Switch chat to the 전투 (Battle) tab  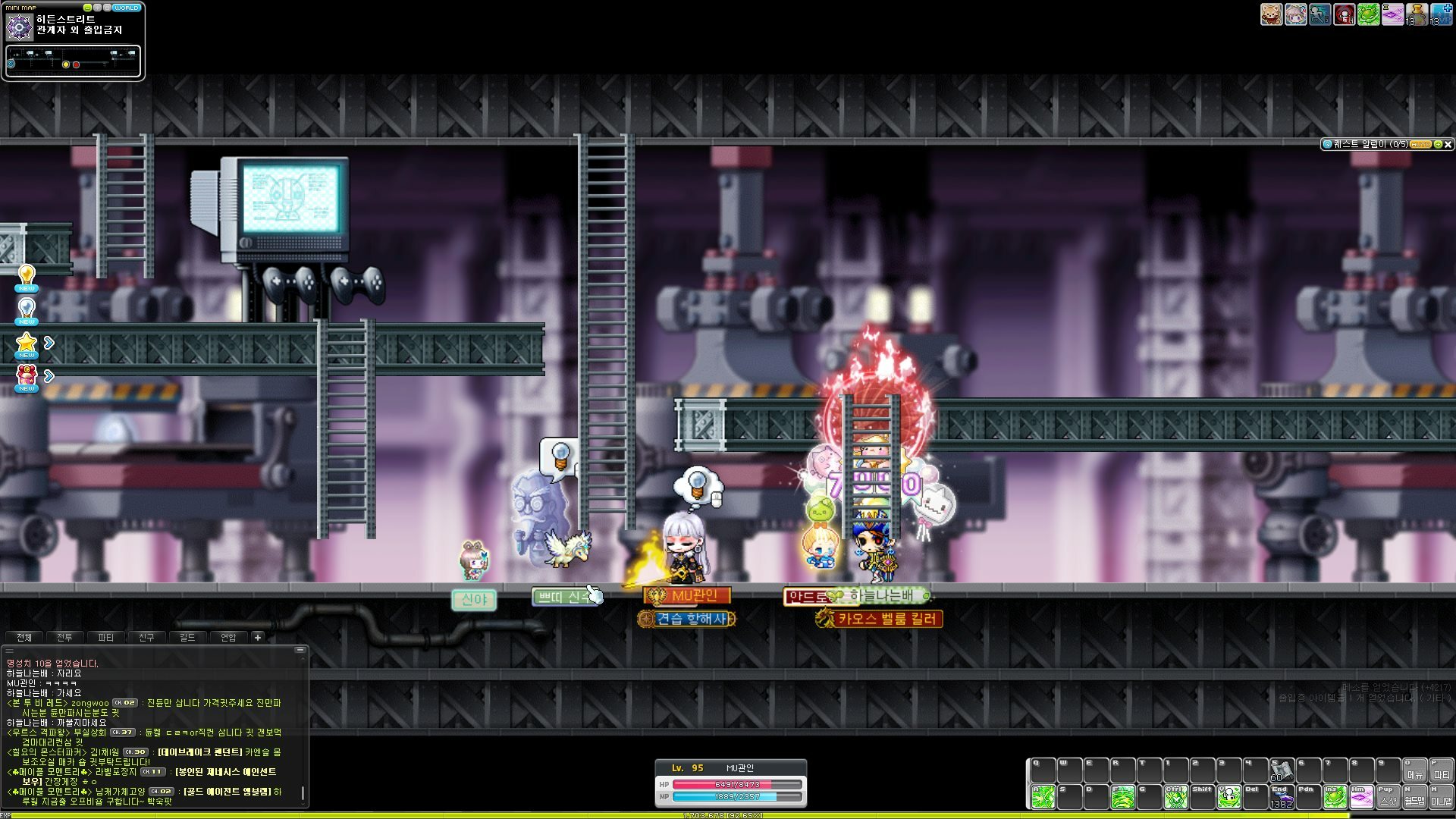(65, 638)
